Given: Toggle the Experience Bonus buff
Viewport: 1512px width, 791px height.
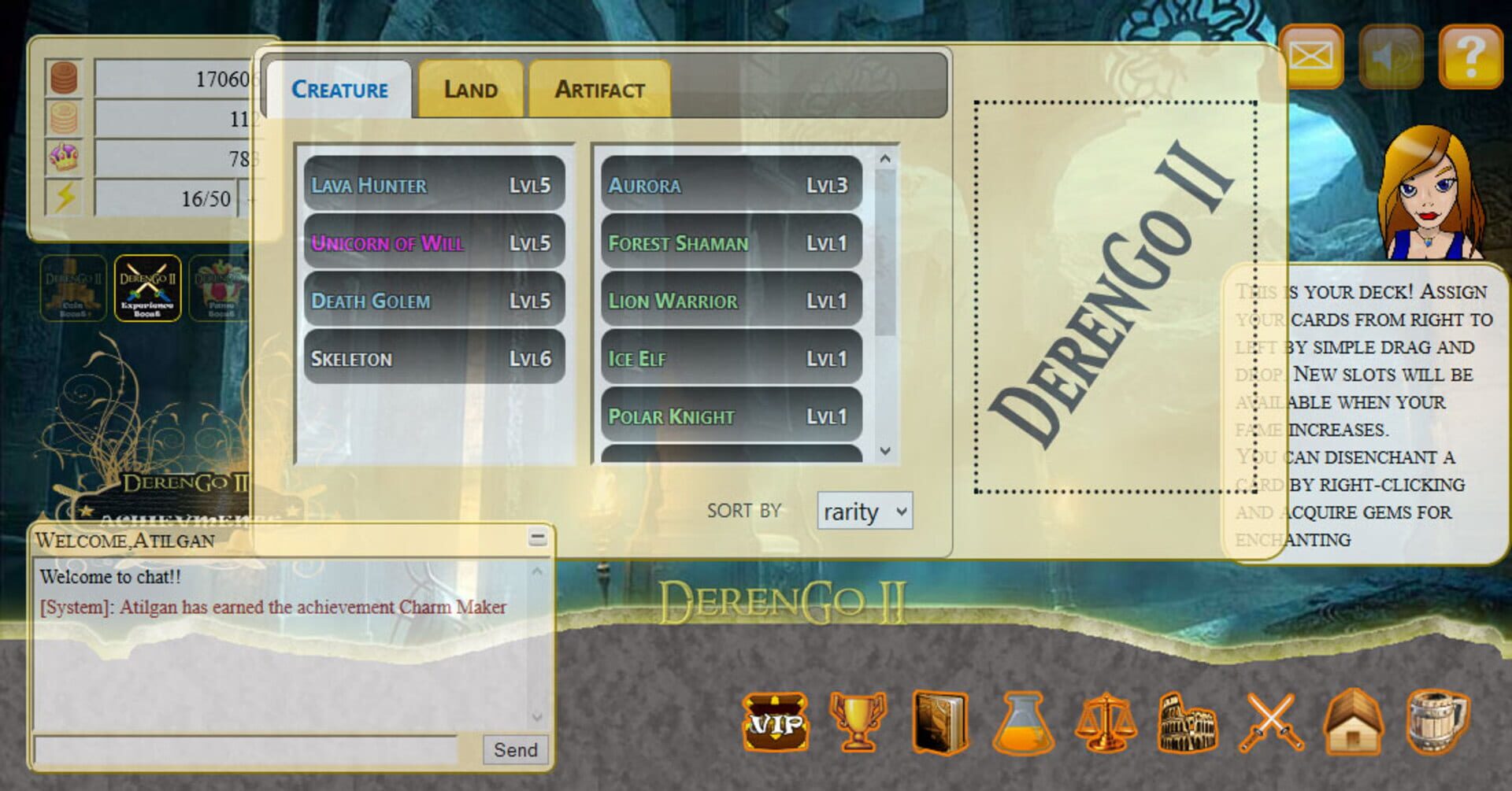Looking at the screenshot, I should [146, 289].
